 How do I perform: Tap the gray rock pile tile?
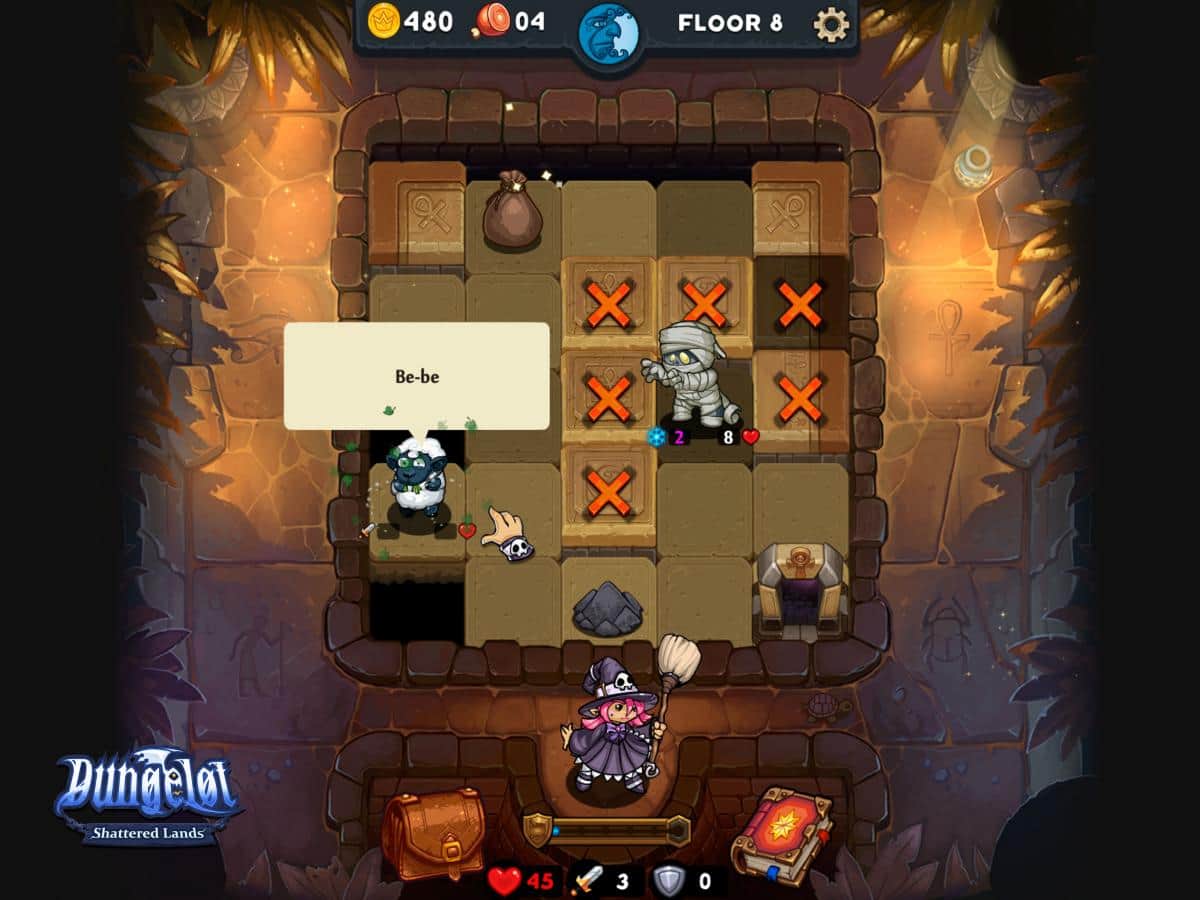(607, 607)
